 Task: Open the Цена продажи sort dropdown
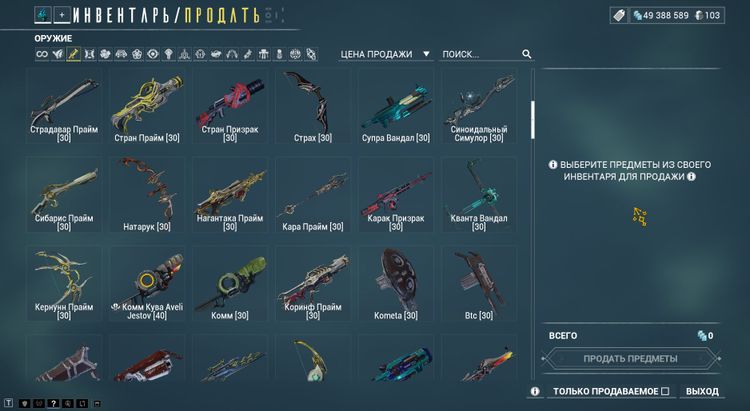(x=386, y=54)
